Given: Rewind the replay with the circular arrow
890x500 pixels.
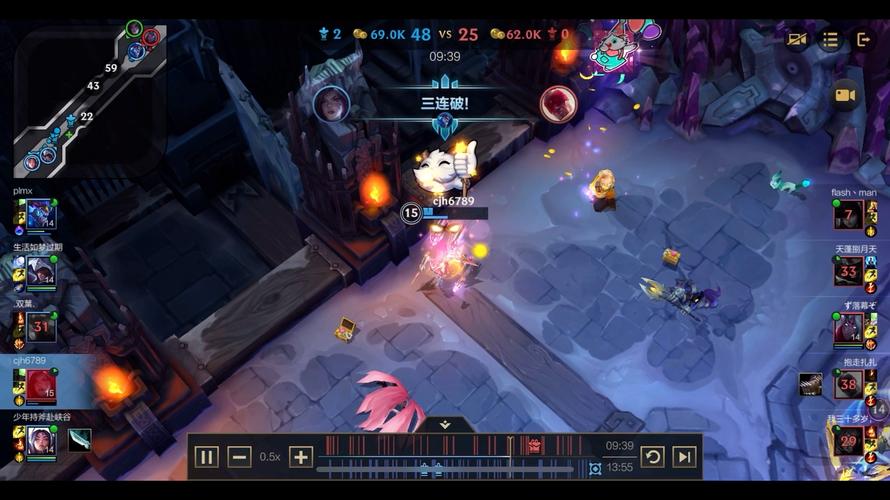Looking at the screenshot, I should (652, 457).
